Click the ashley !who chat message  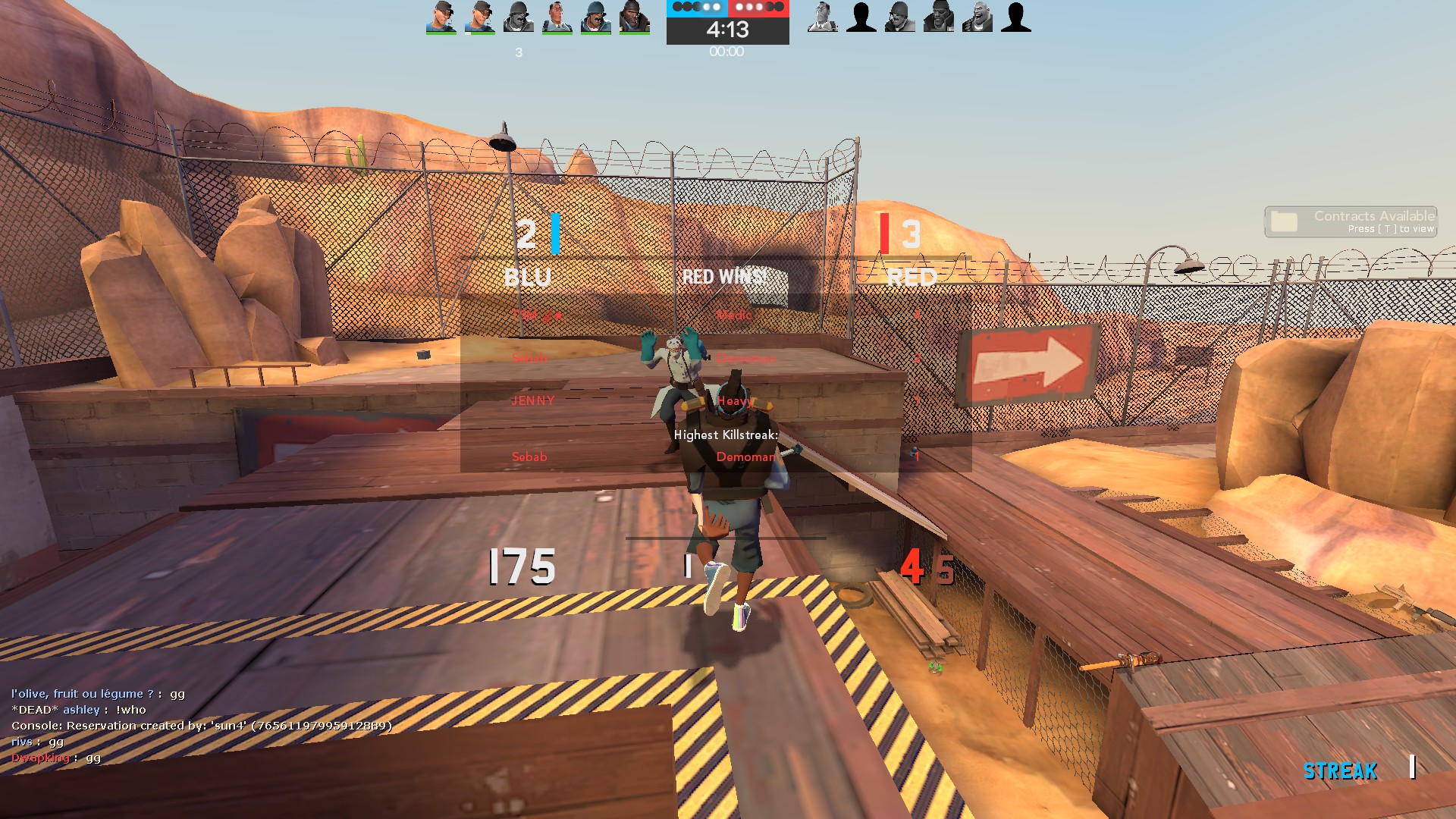(x=79, y=710)
